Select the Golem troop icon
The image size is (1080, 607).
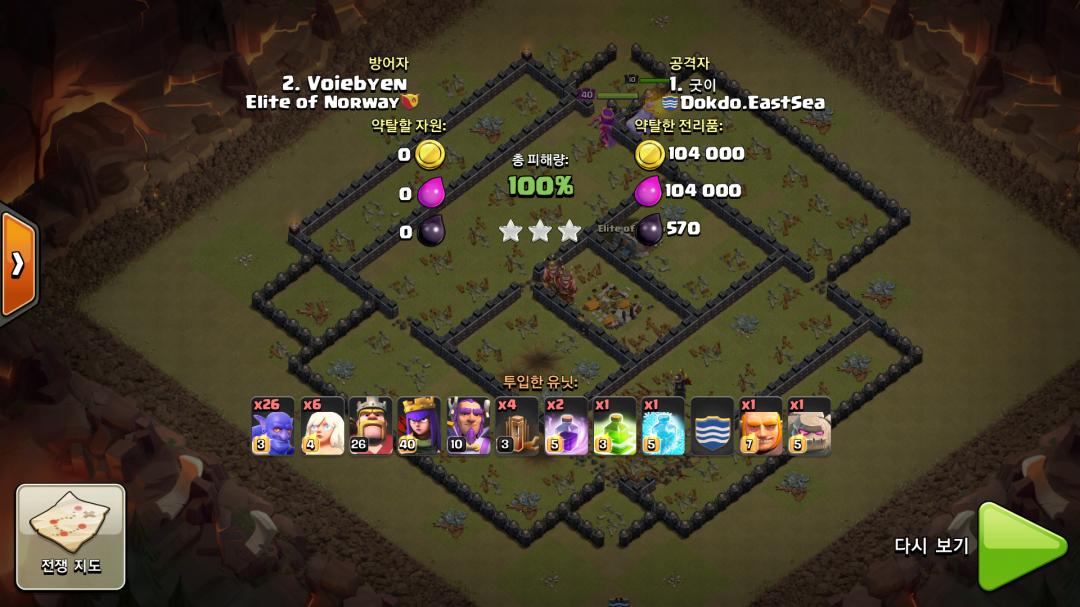click(809, 427)
